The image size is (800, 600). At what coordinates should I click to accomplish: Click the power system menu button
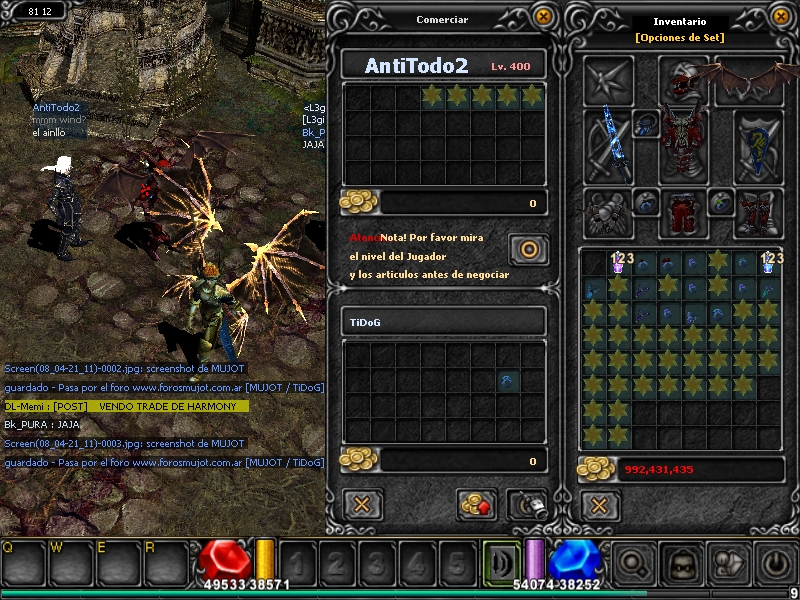(x=776, y=563)
